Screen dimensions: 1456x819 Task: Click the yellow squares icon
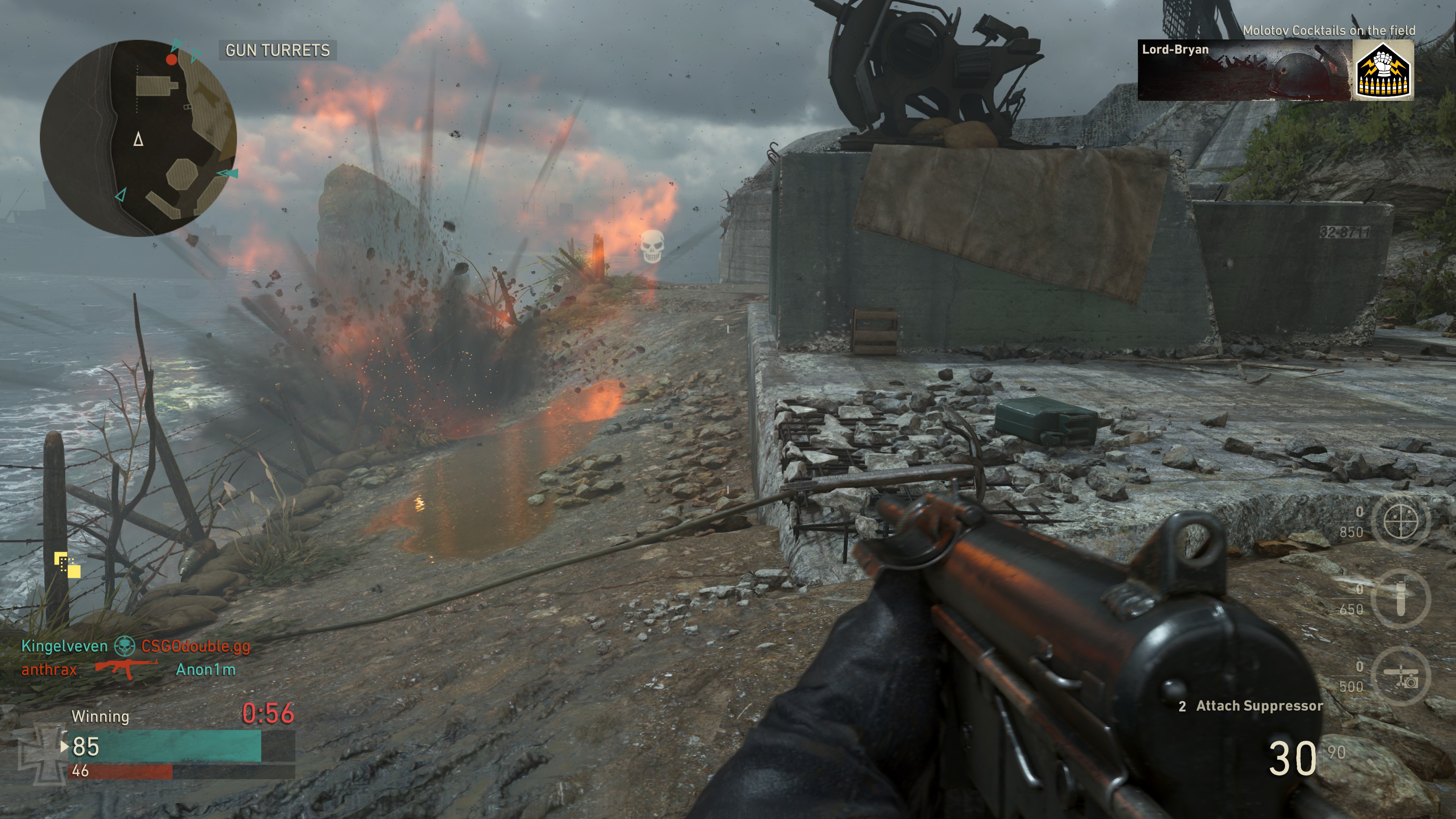pos(67,565)
